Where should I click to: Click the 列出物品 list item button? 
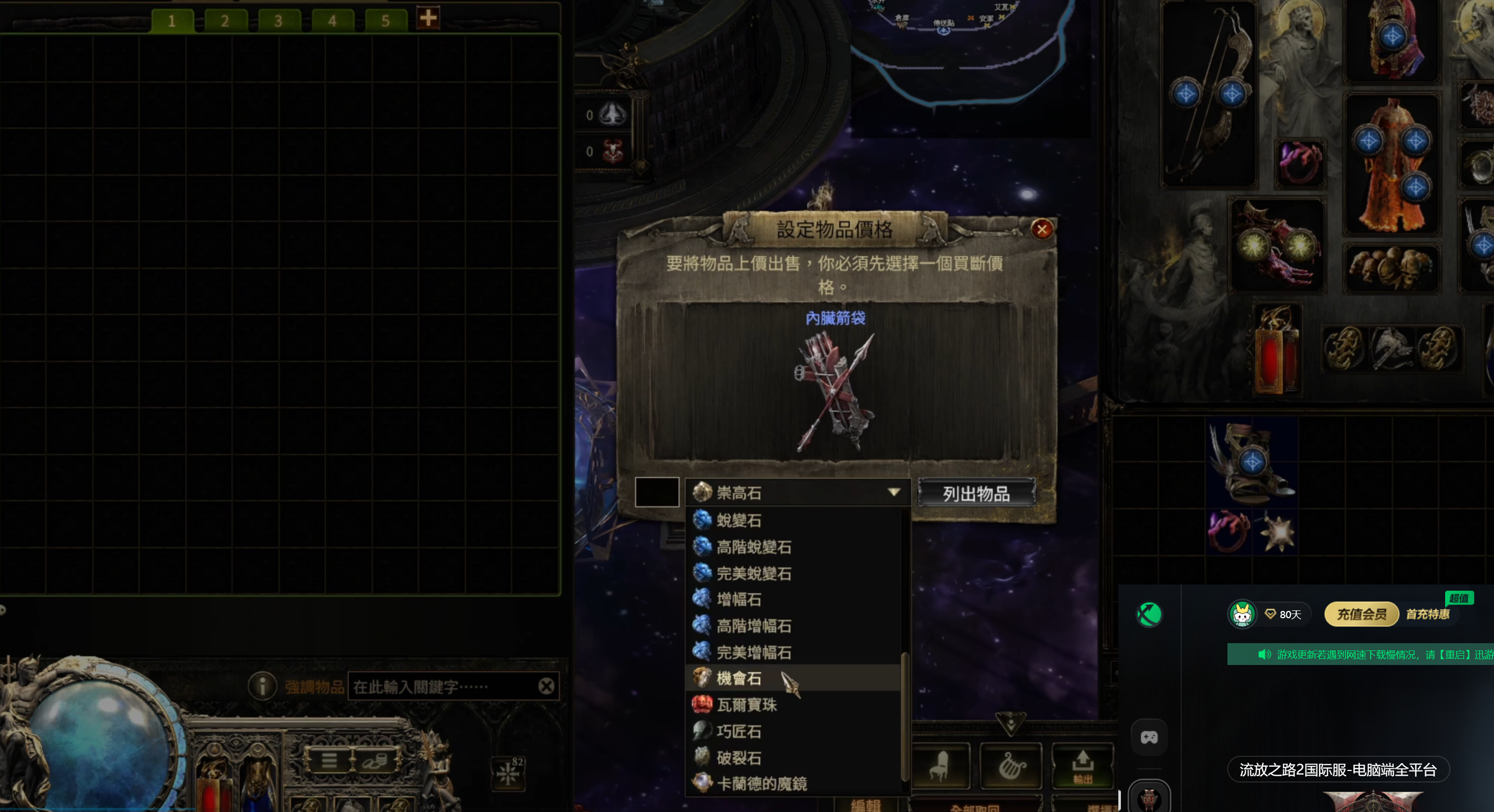[x=976, y=494]
